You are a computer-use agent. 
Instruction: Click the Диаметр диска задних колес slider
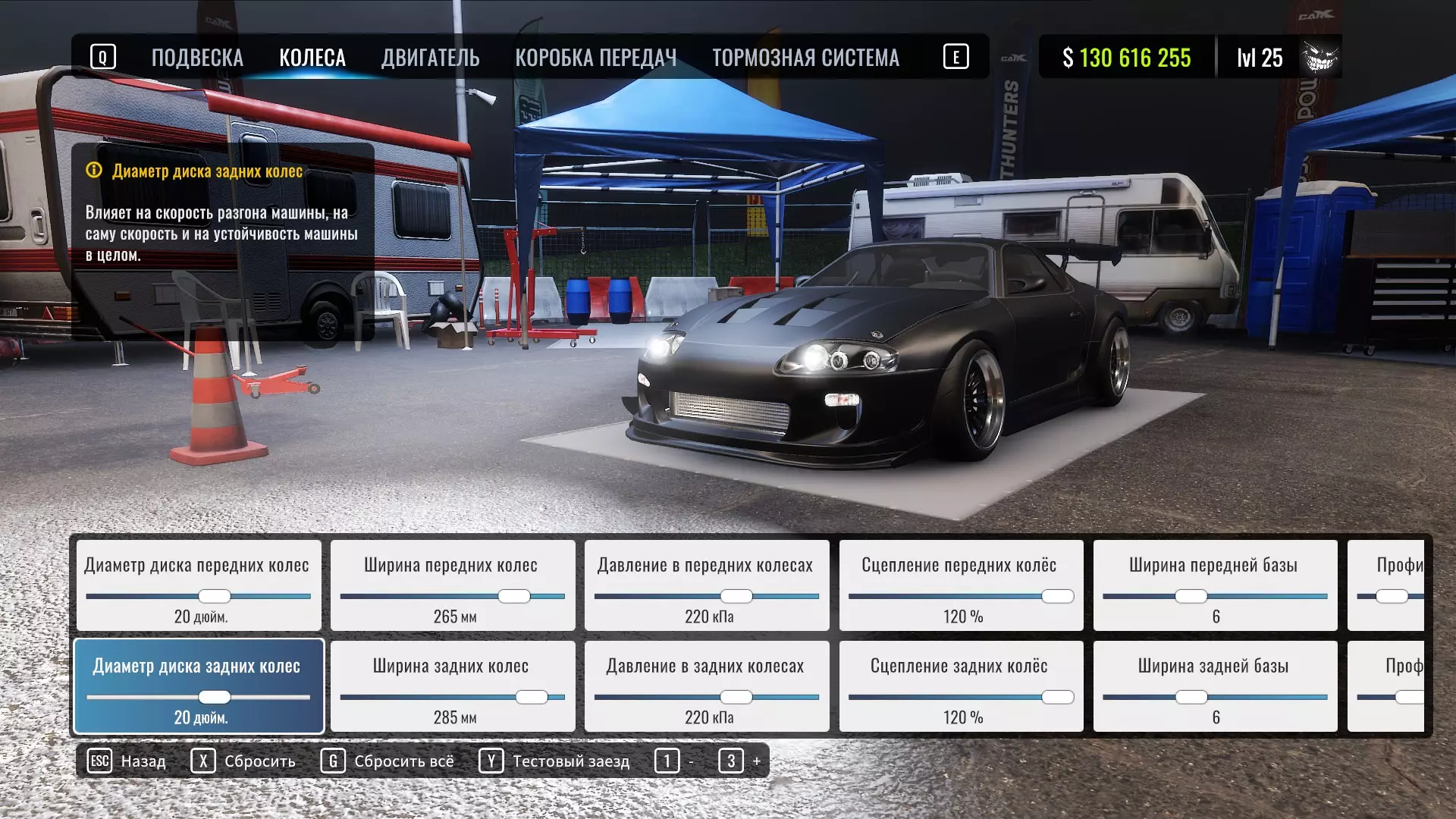pyautogui.click(x=214, y=698)
